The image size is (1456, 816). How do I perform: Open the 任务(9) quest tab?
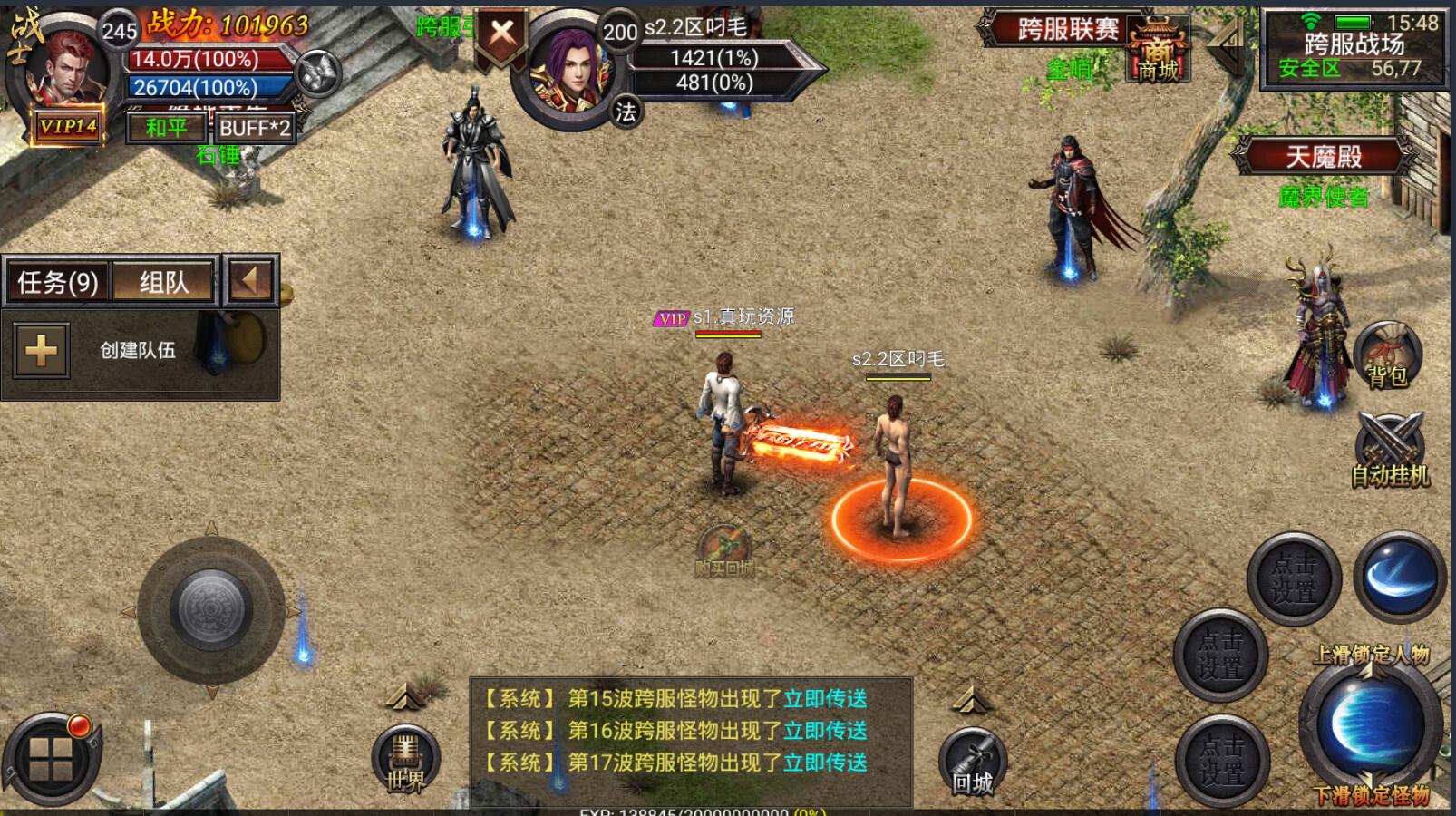58,282
